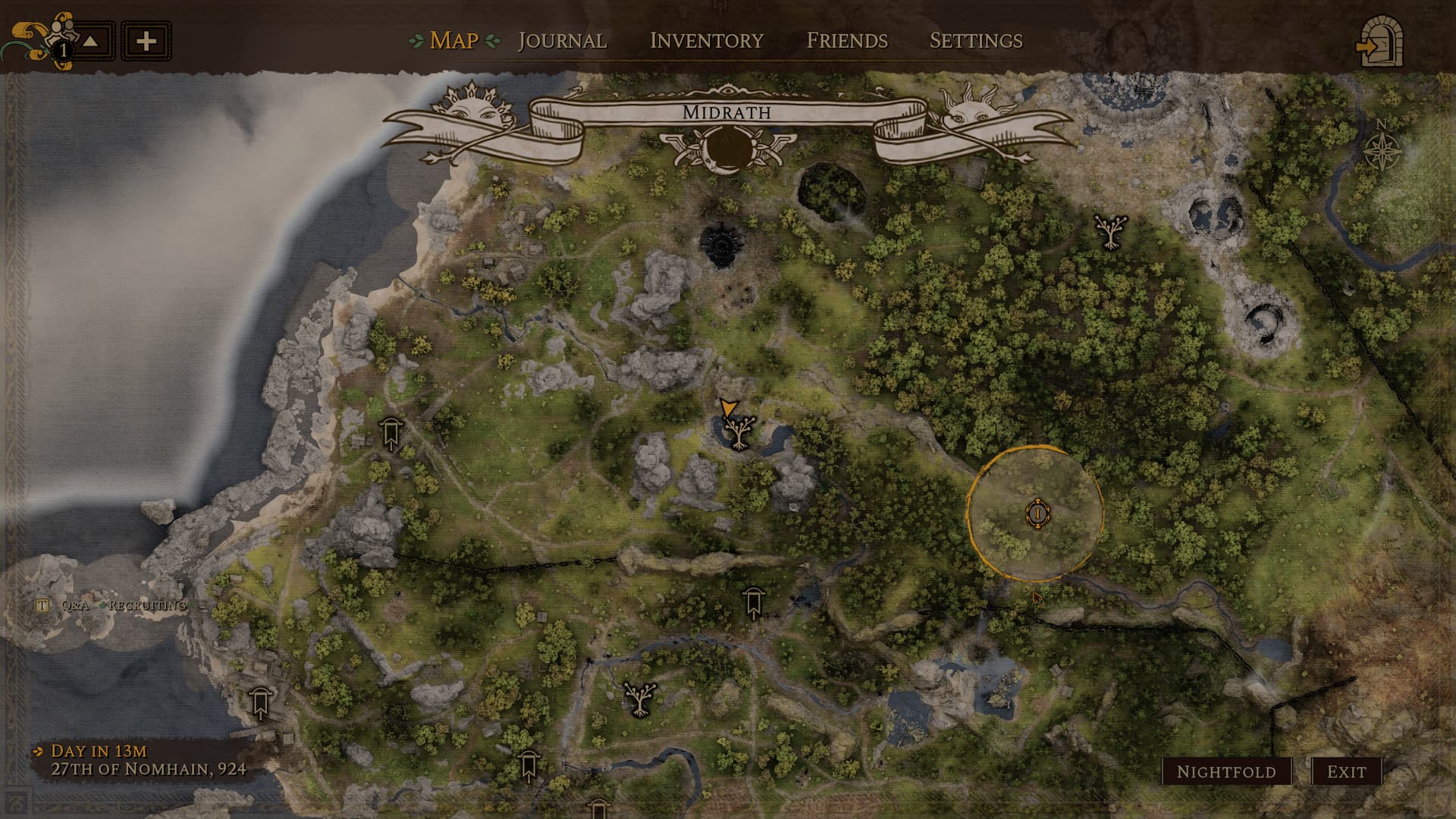
Task: Go to the Settings tab
Action: point(976,40)
